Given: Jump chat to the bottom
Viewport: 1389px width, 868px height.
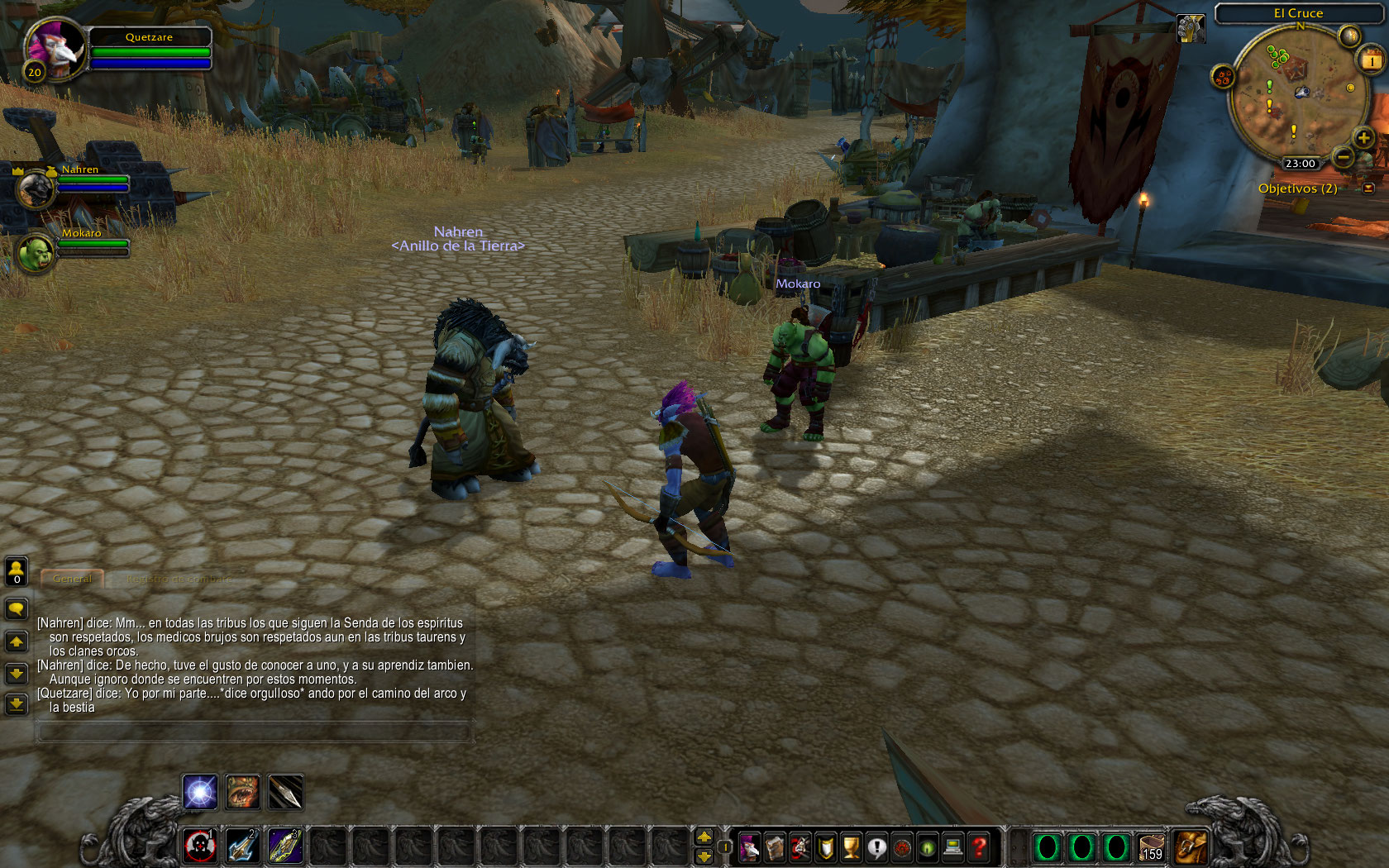Looking at the screenshot, I should tap(17, 704).
